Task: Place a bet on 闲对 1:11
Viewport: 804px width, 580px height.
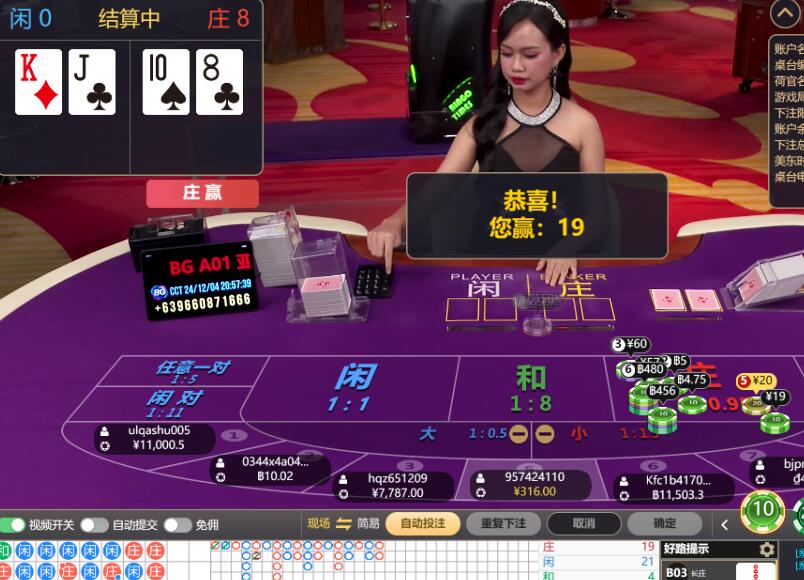Action: click(175, 403)
